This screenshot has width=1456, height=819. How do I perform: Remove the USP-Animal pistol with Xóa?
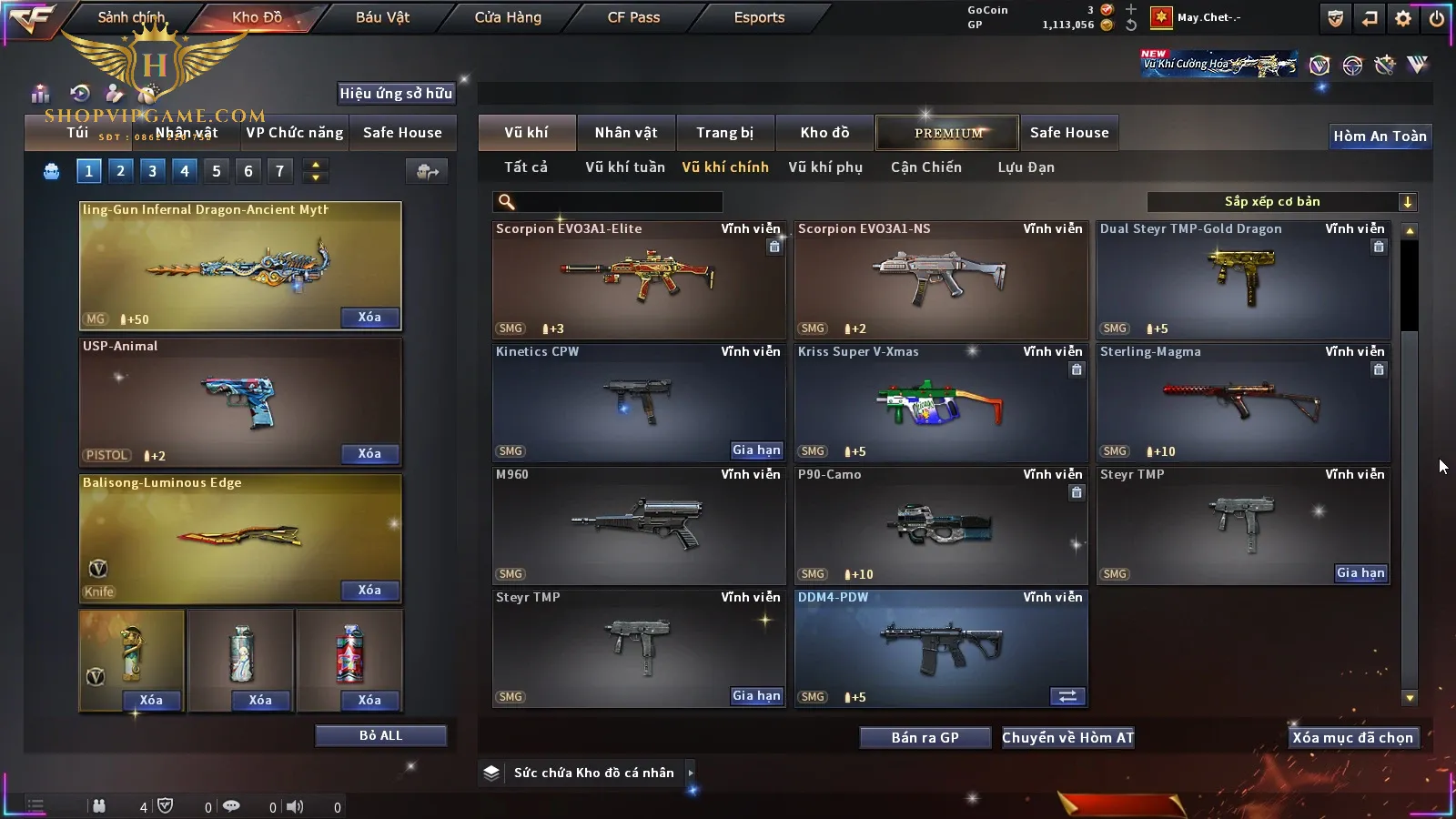pyautogui.click(x=369, y=454)
